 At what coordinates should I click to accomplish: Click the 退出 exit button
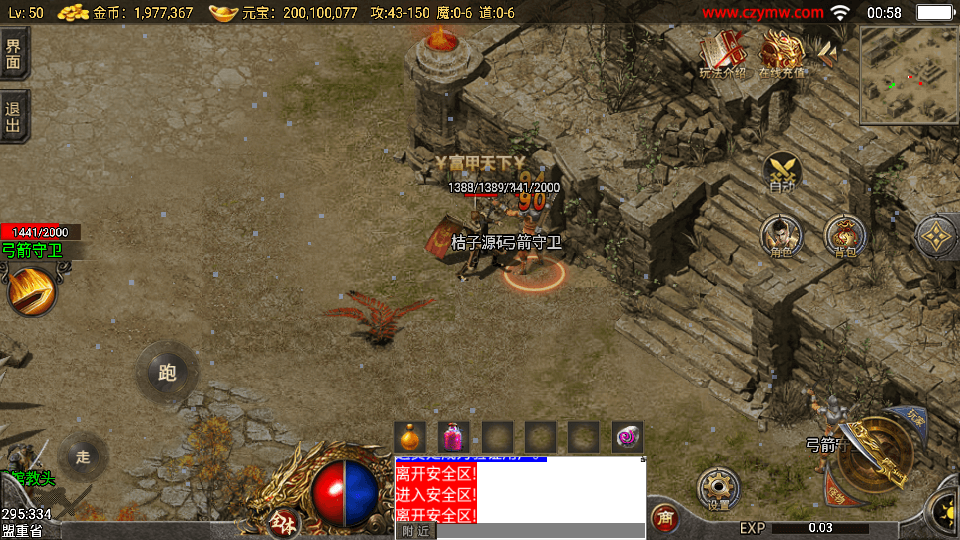pos(14,116)
